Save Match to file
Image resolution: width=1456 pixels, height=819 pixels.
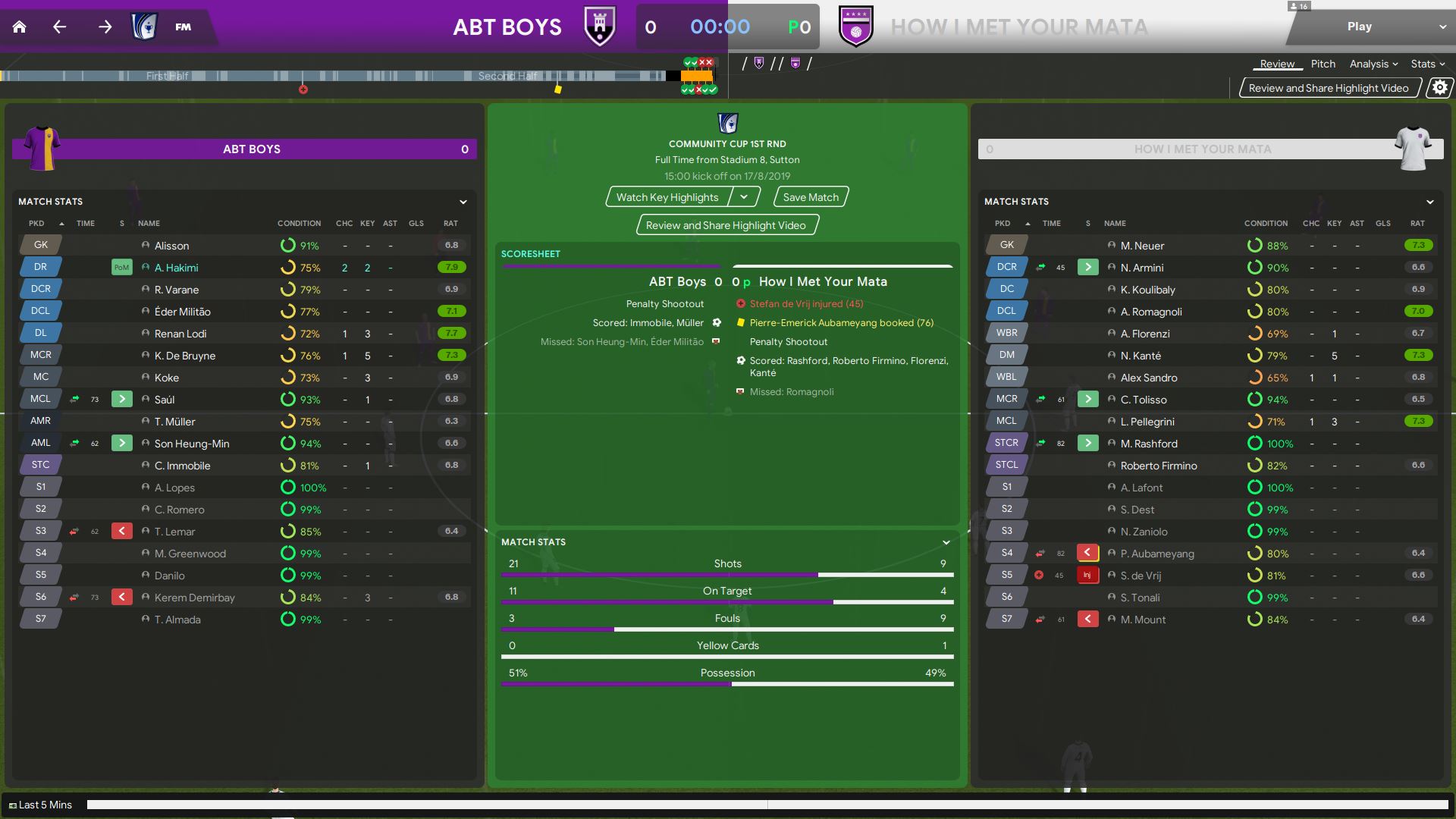coord(811,197)
